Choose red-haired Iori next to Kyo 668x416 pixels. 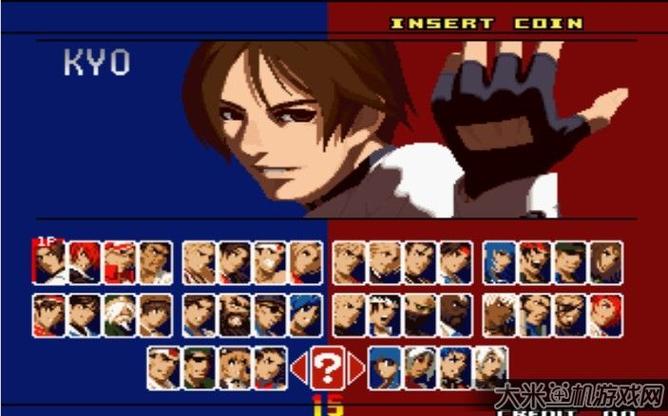pyautogui.click(x=84, y=262)
